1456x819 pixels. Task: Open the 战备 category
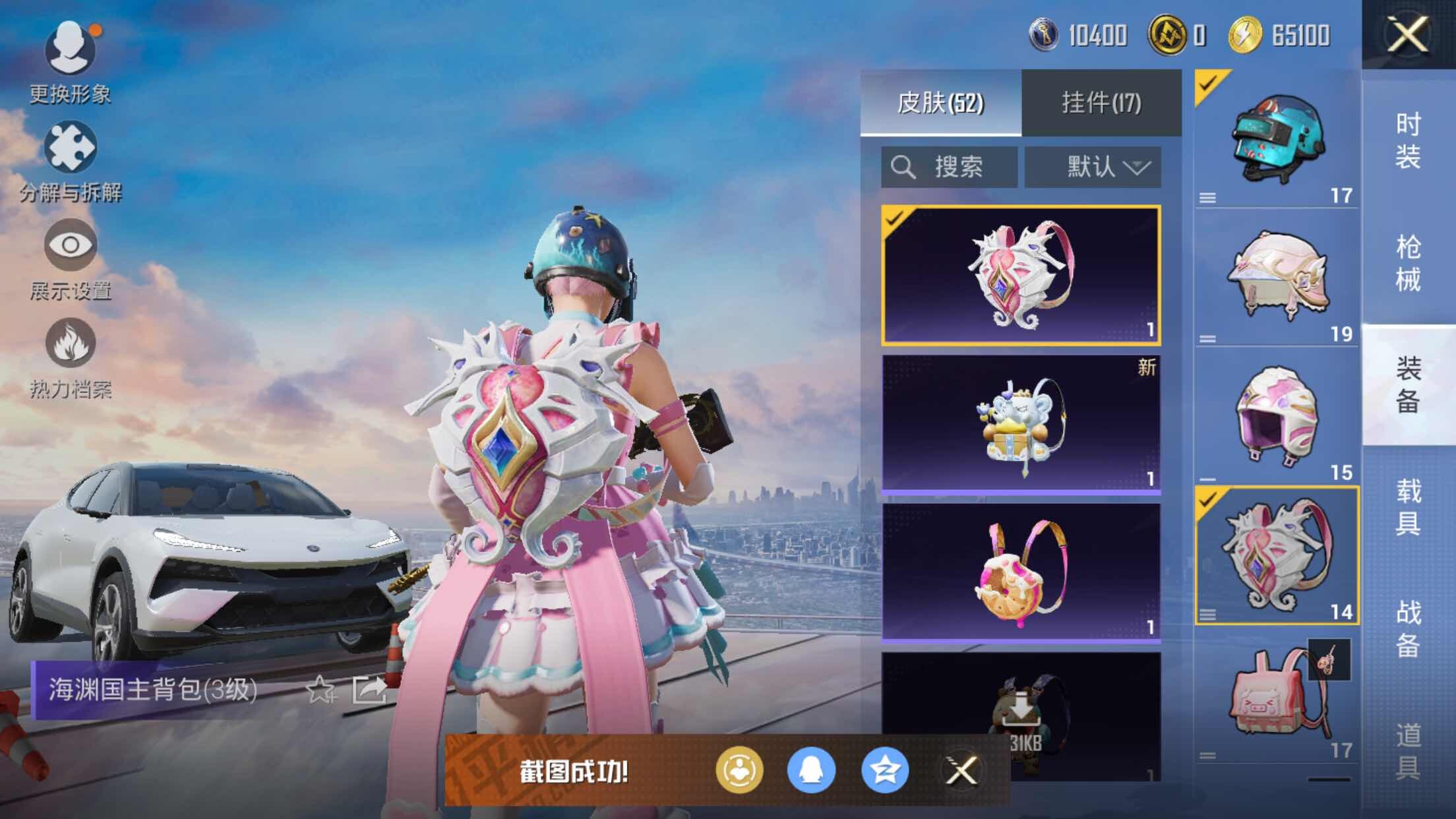pos(1408,630)
